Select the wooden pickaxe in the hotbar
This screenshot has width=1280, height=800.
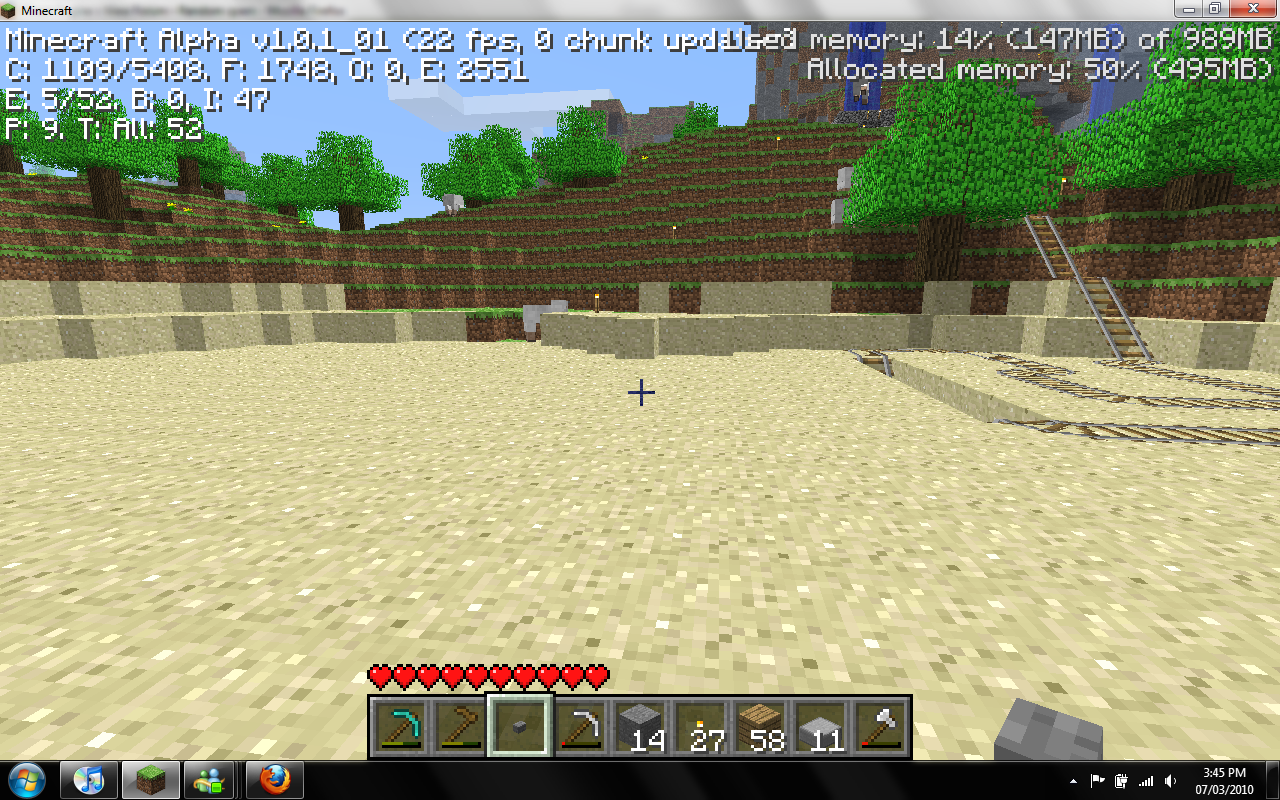coord(460,728)
